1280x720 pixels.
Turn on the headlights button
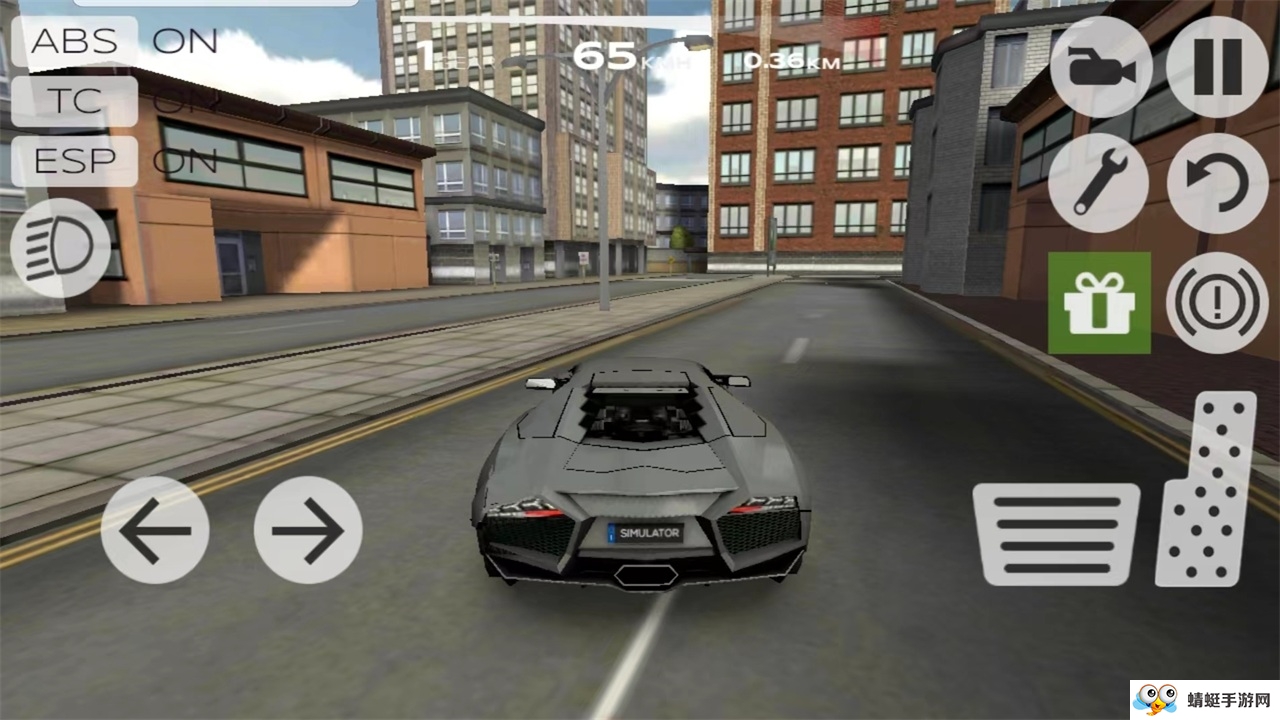60,246
